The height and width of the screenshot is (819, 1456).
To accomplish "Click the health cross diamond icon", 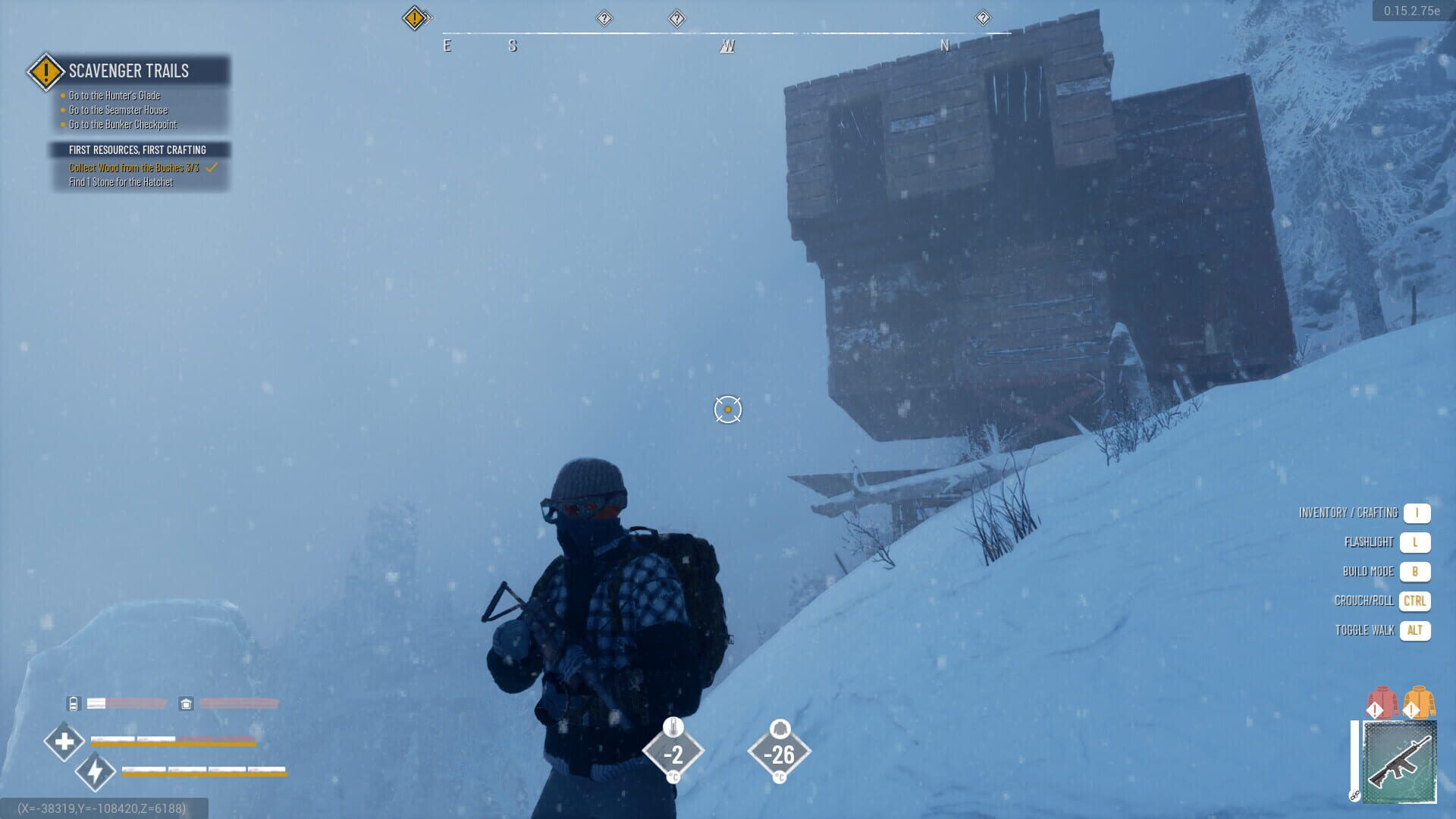I will 64,740.
